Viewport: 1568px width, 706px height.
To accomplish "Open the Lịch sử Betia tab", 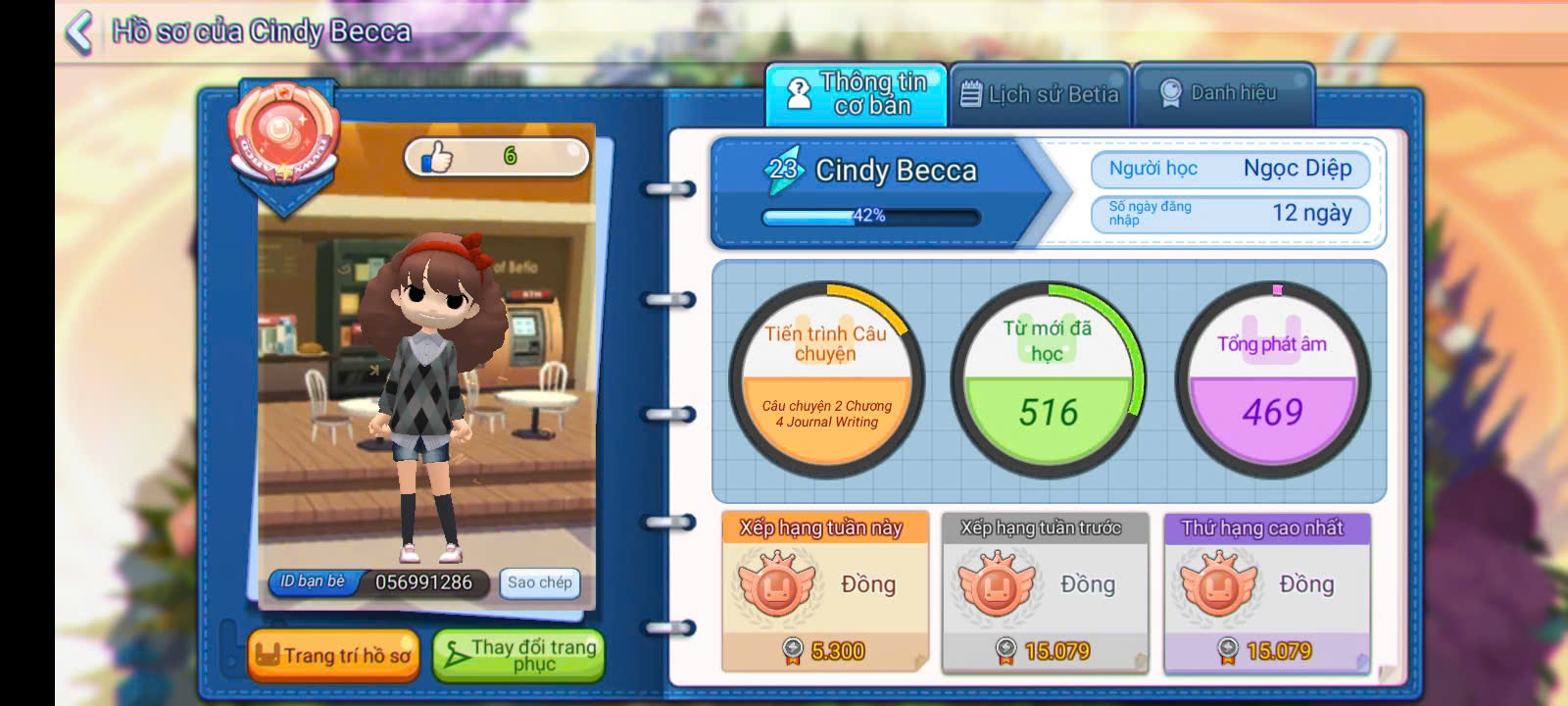I will (x=1039, y=94).
